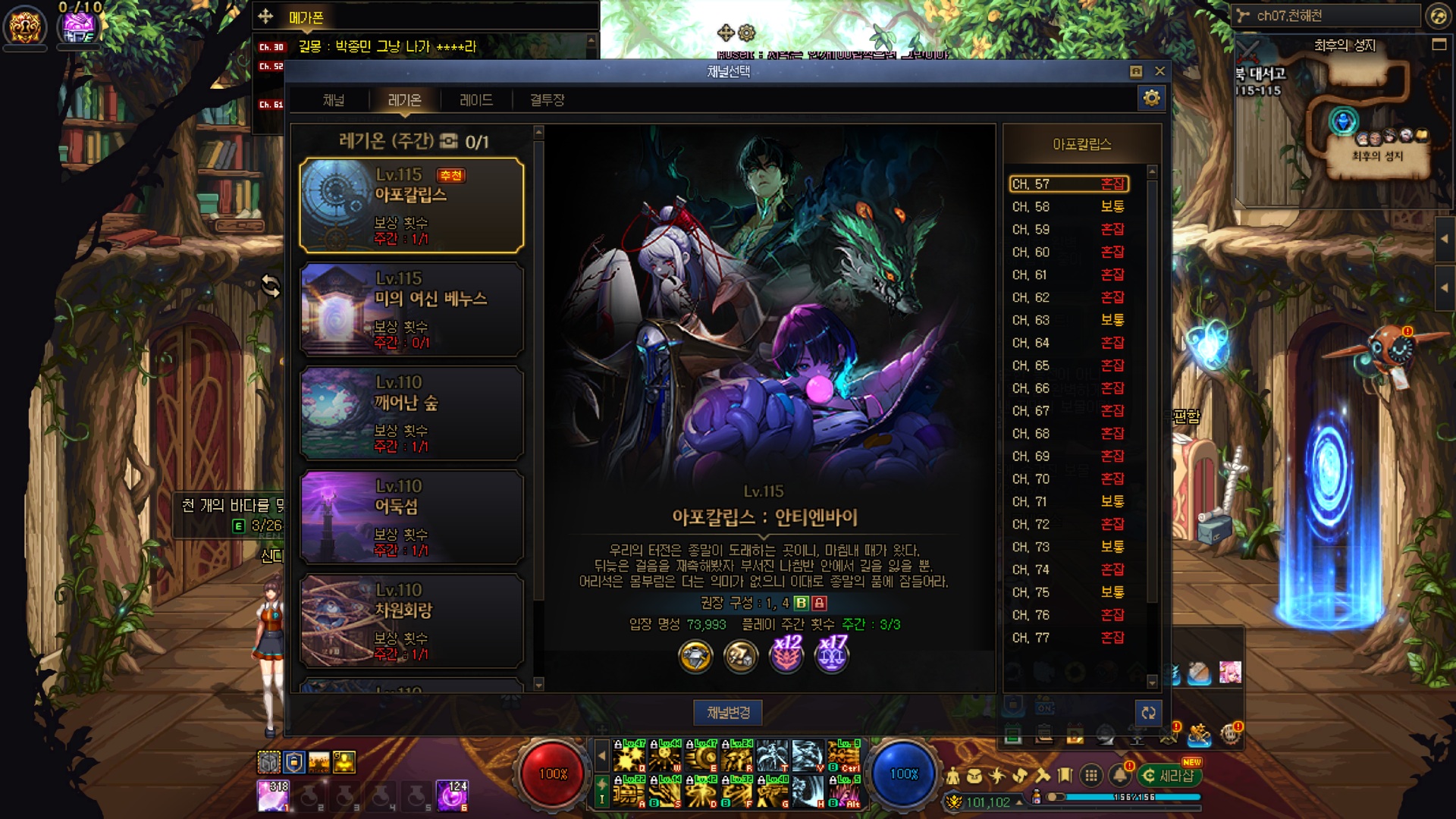Select channel CH. 58 row
The image size is (1456, 819).
1068,207
